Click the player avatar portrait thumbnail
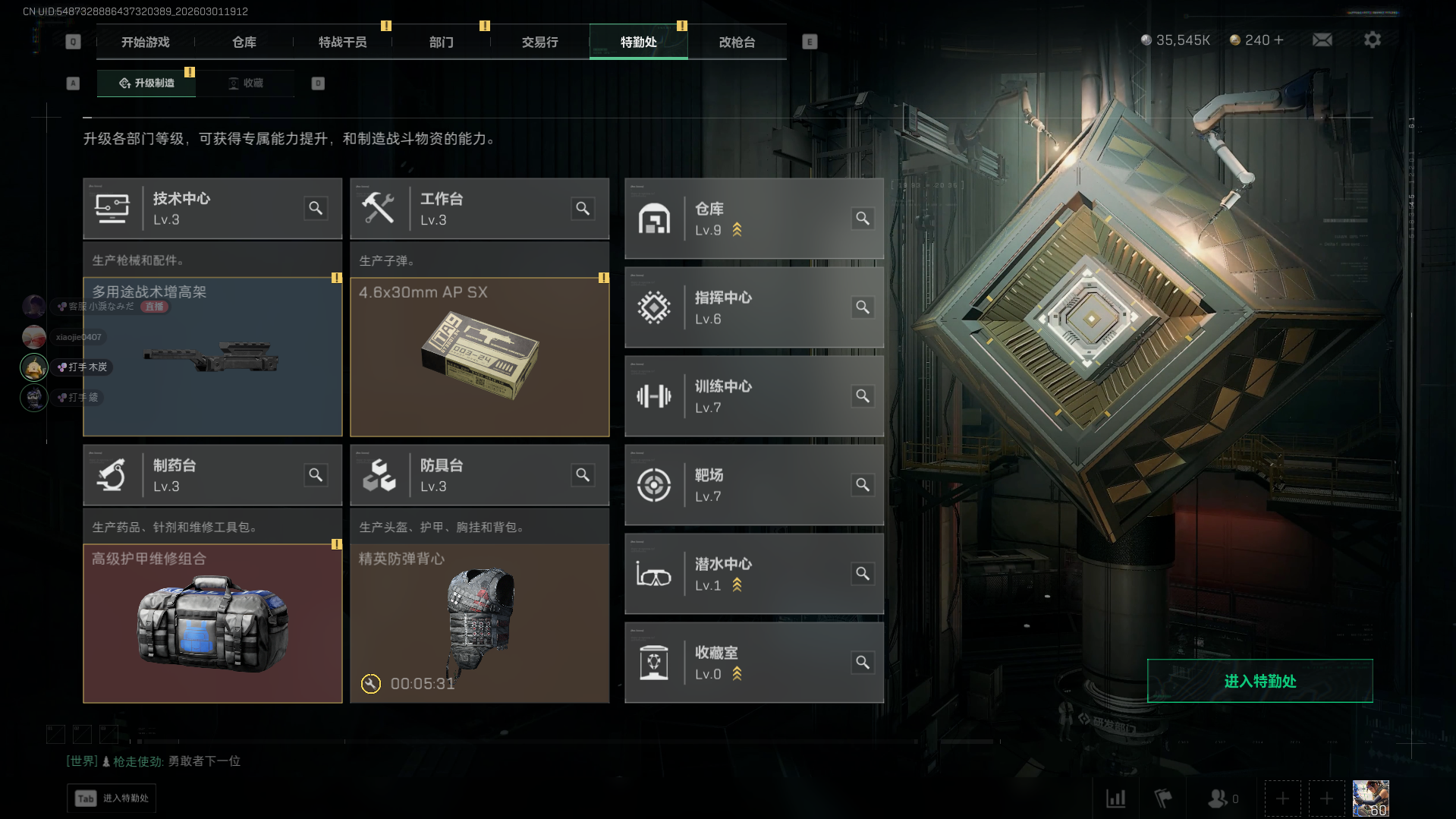 tap(1370, 798)
